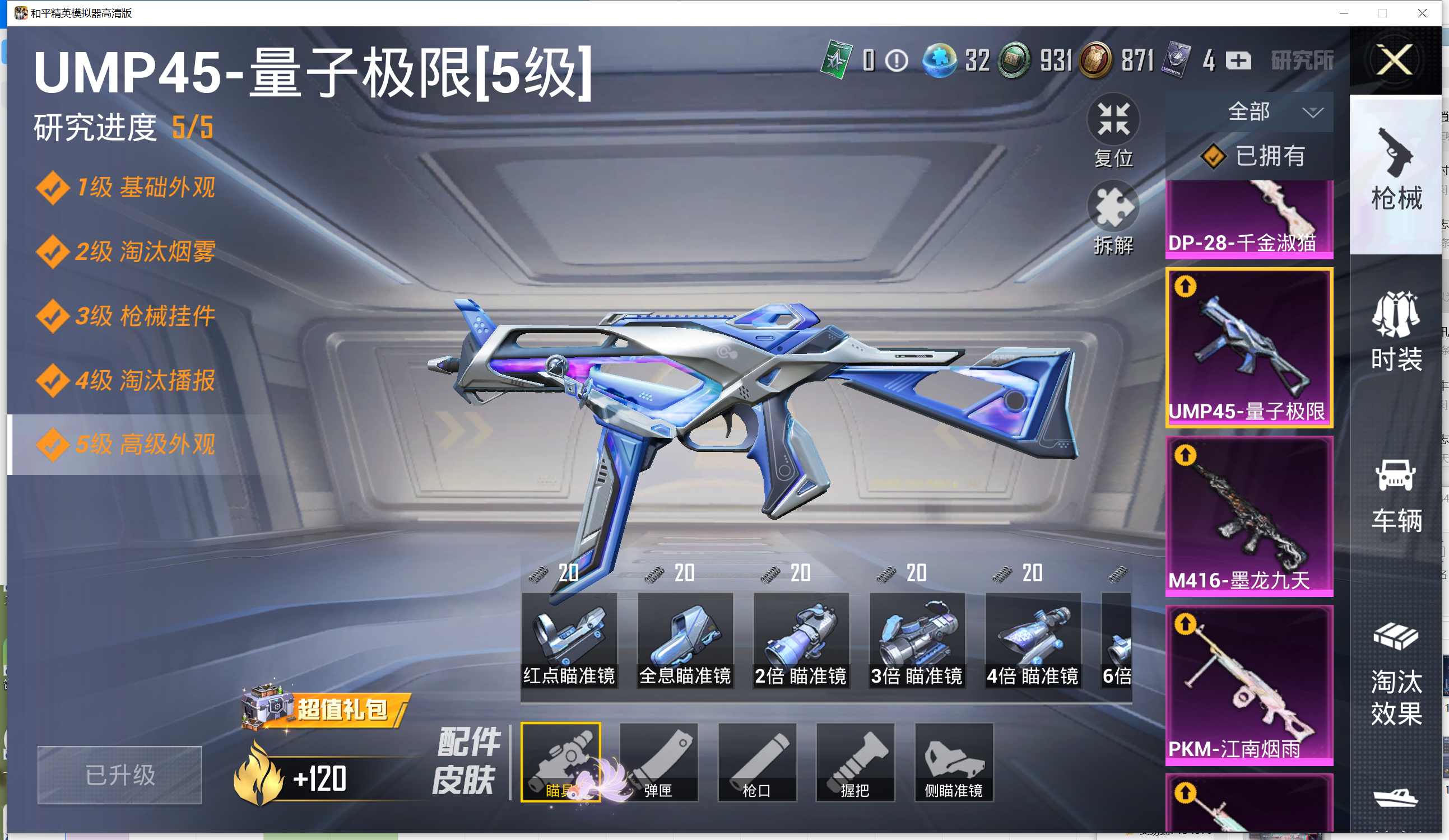Switch to the 车辆 vehicles tab
Screen dimensions: 1449x840
(1396, 496)
